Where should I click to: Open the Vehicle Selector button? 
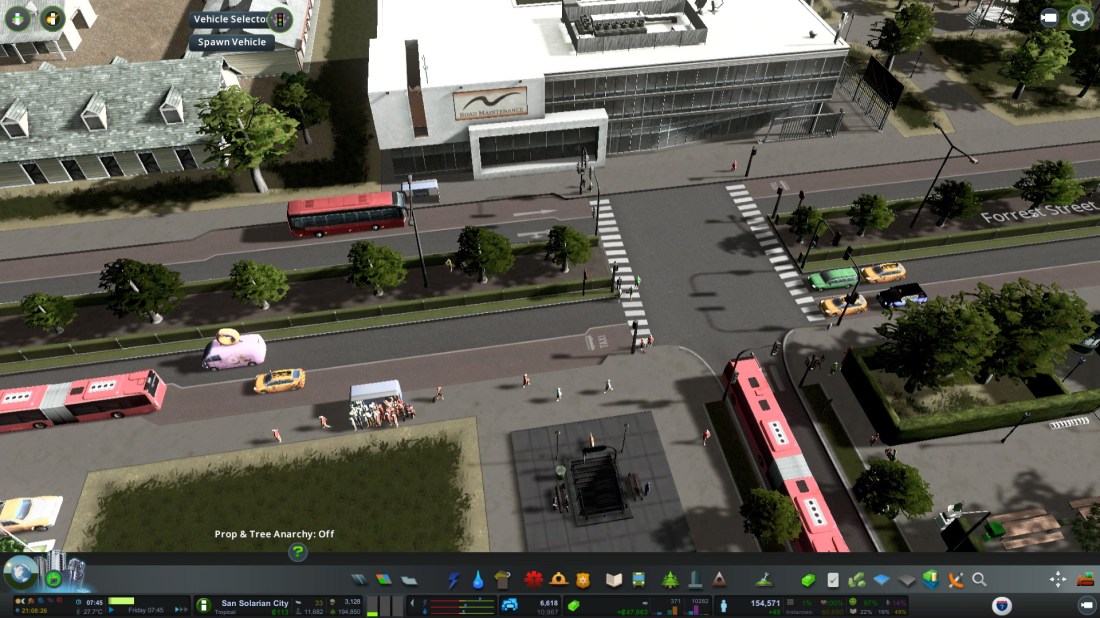tap(229, 19)
